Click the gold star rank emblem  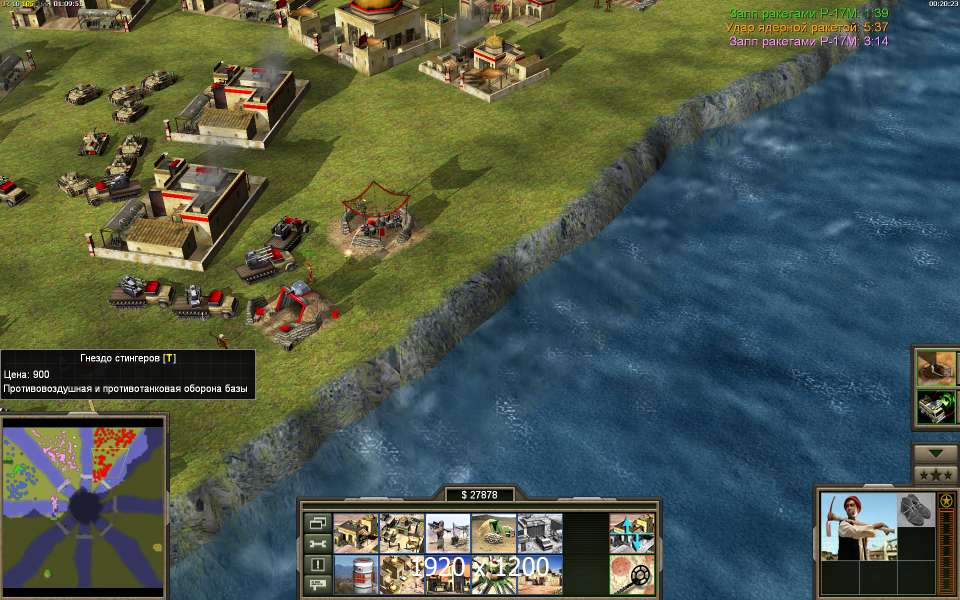(x=946, y=499)
